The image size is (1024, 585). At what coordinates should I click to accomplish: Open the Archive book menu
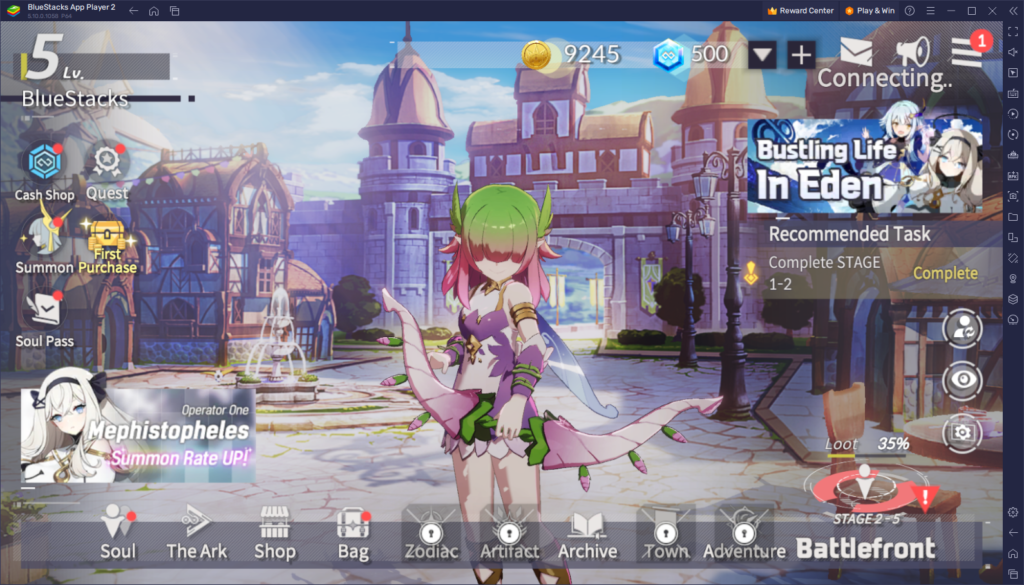[587, 532]
